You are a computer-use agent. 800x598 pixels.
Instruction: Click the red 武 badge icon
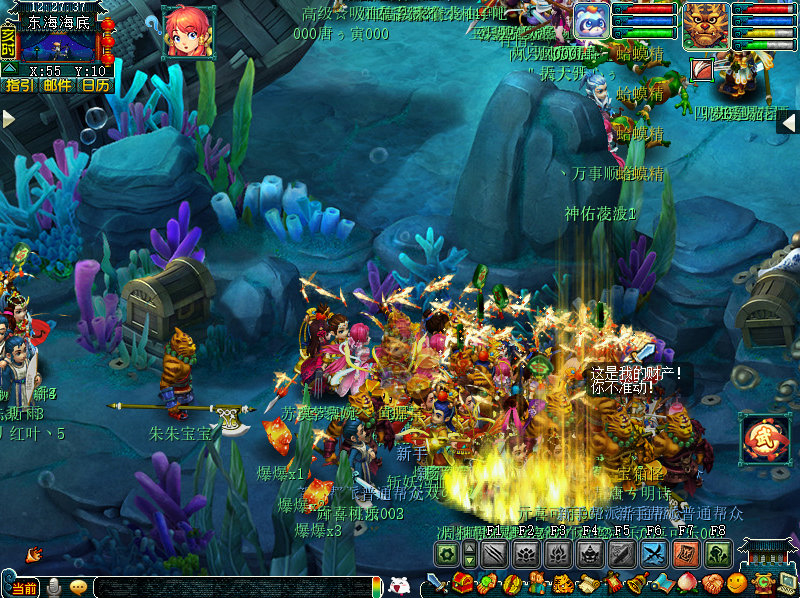coord(764,438)
